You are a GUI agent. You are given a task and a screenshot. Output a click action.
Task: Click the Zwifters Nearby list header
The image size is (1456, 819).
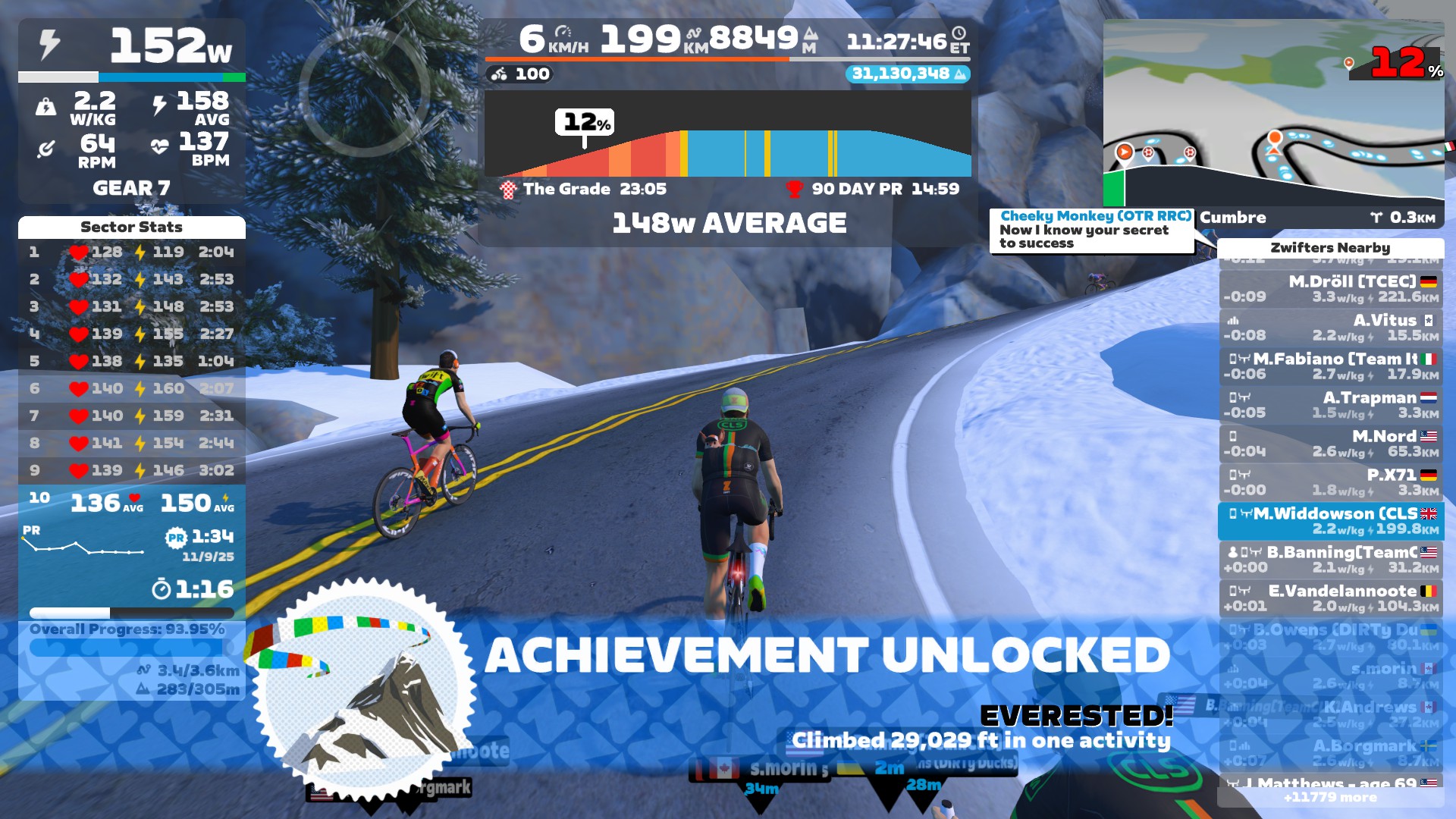coord(1330,248)
